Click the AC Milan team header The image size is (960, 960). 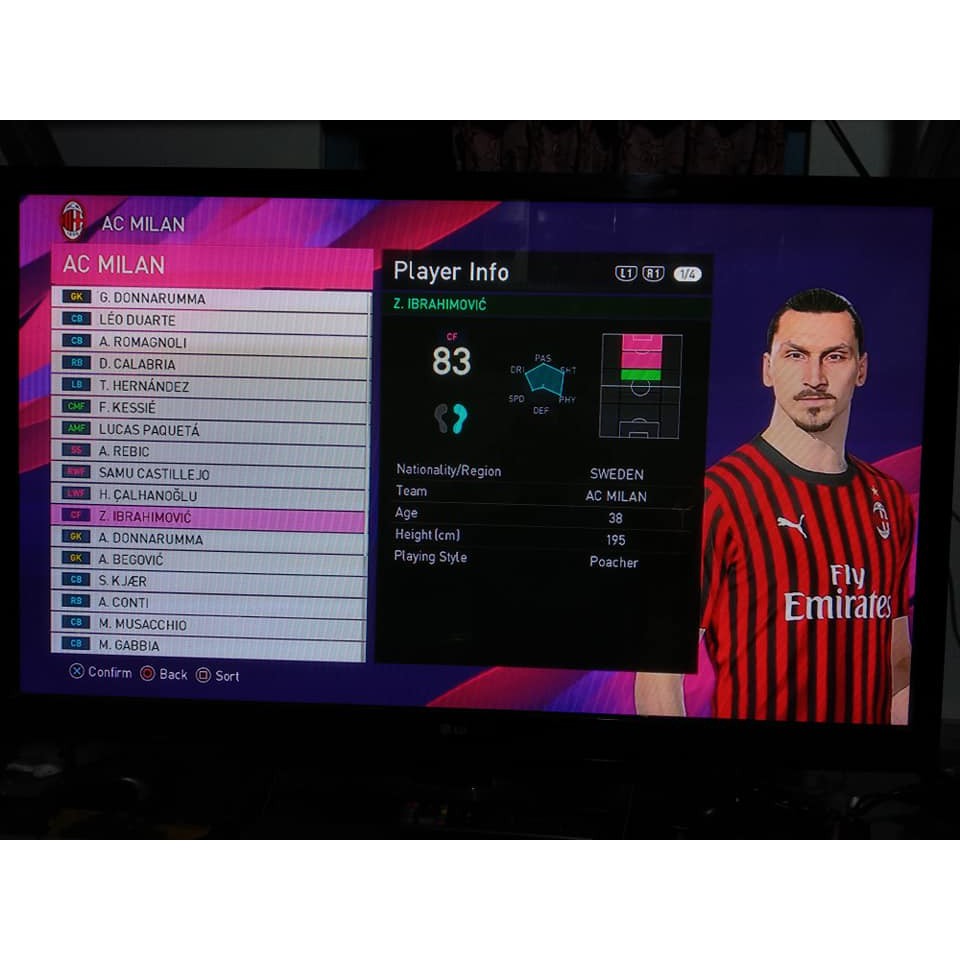coord(211,266)
